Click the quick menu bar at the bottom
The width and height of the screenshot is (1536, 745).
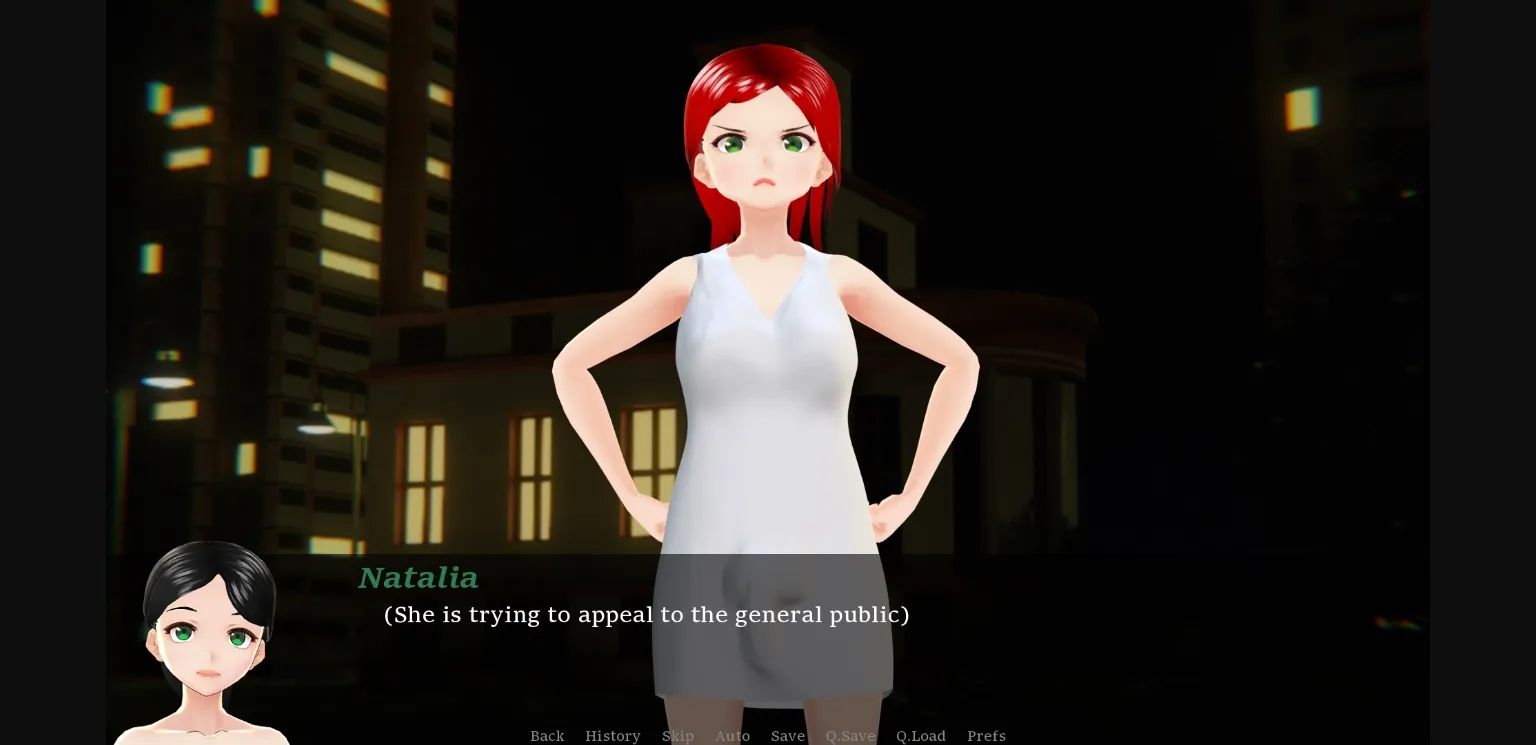765,736
